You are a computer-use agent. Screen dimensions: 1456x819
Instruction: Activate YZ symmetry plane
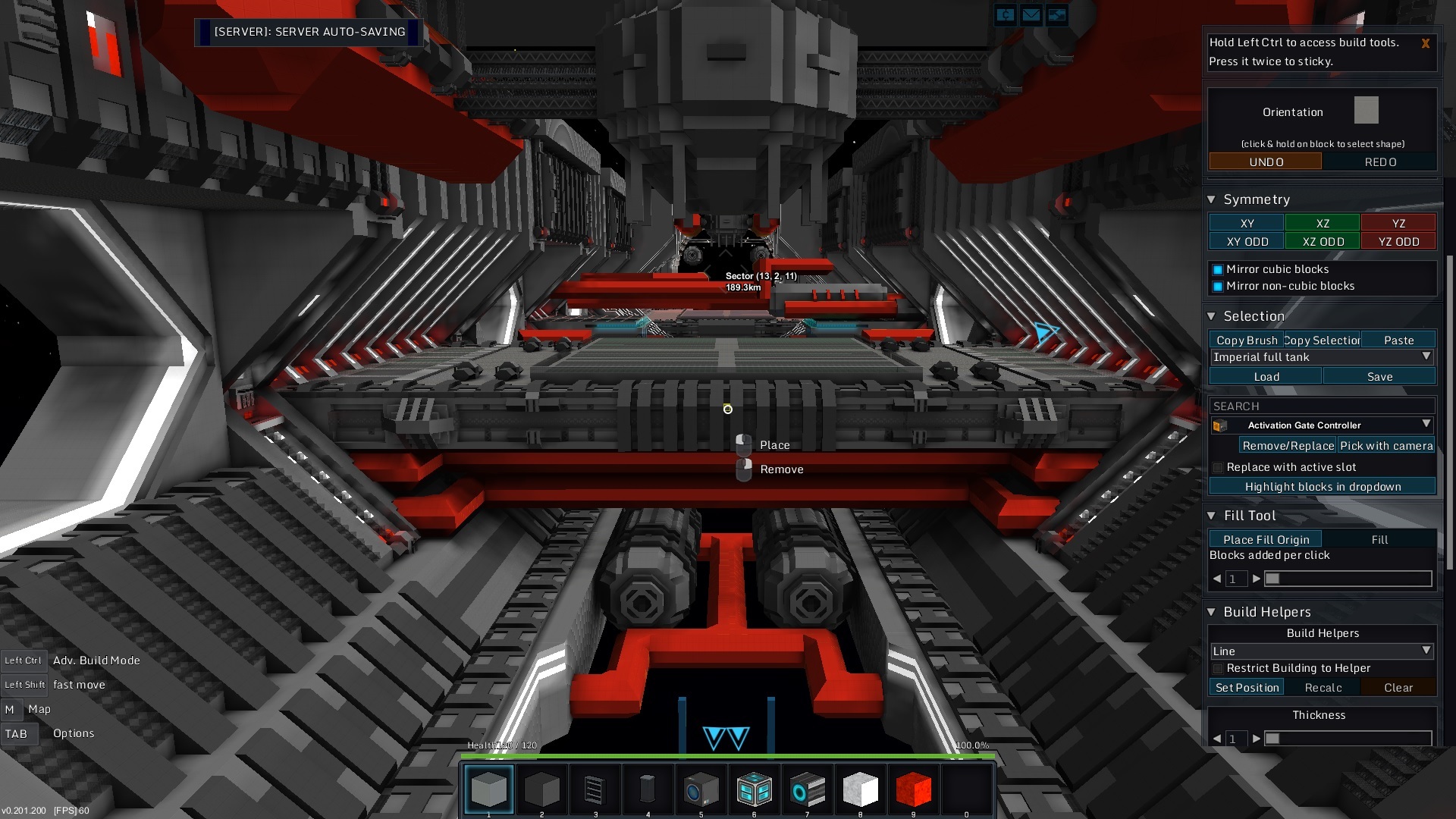tap(1398, 223)
